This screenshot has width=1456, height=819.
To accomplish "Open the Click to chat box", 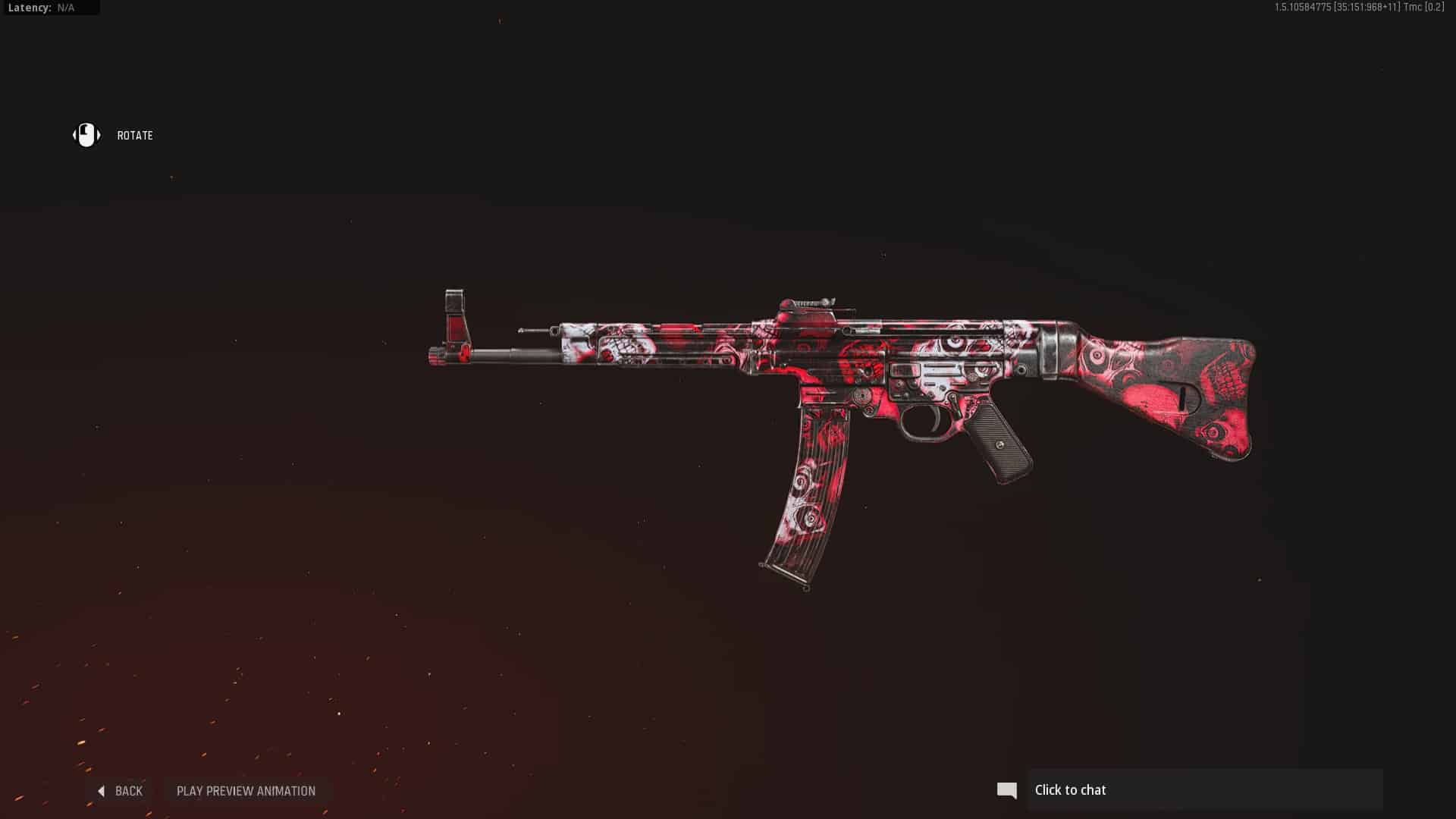I will (1204, 790).
